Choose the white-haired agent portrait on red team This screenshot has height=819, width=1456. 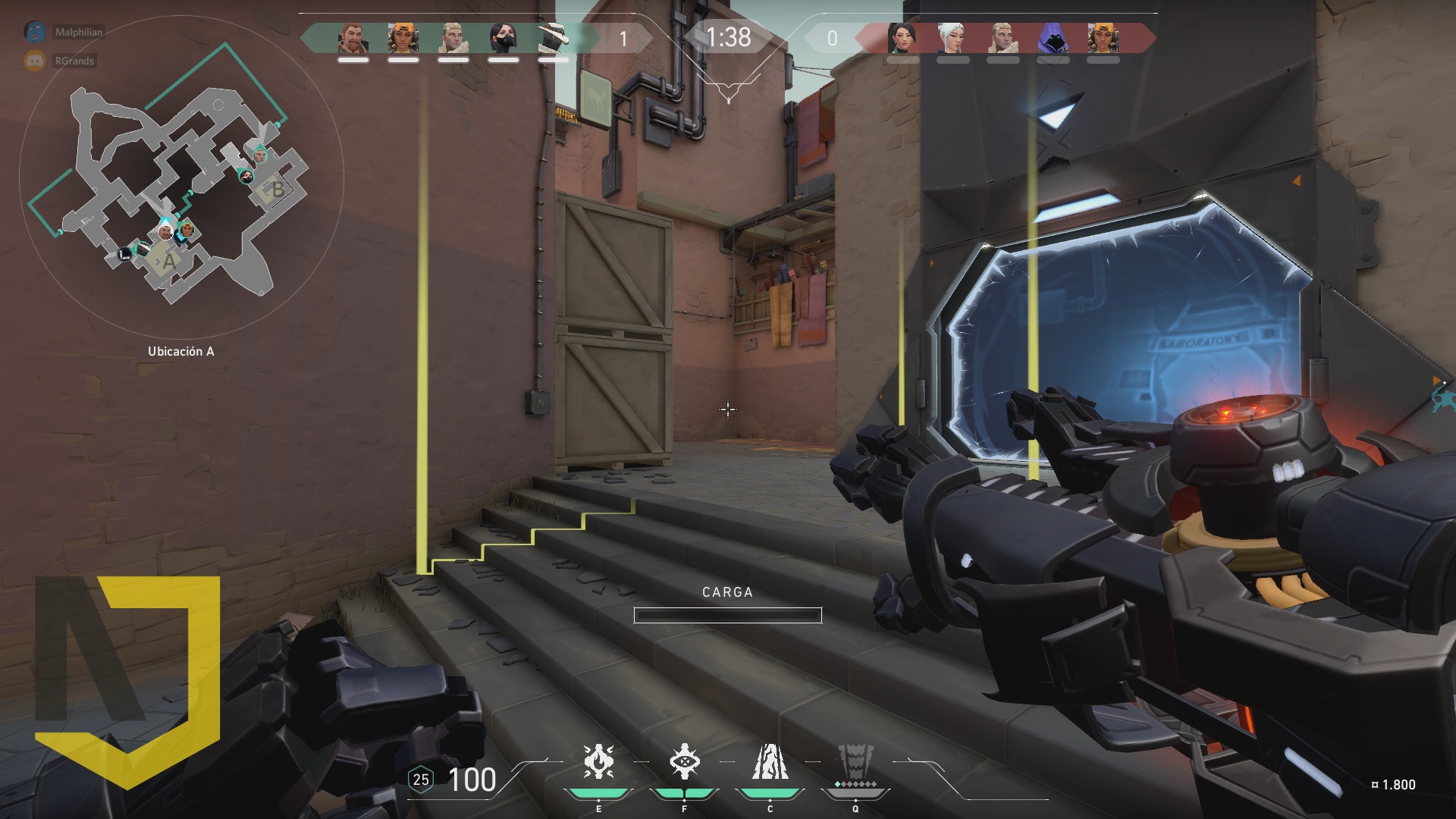[952, 38]
